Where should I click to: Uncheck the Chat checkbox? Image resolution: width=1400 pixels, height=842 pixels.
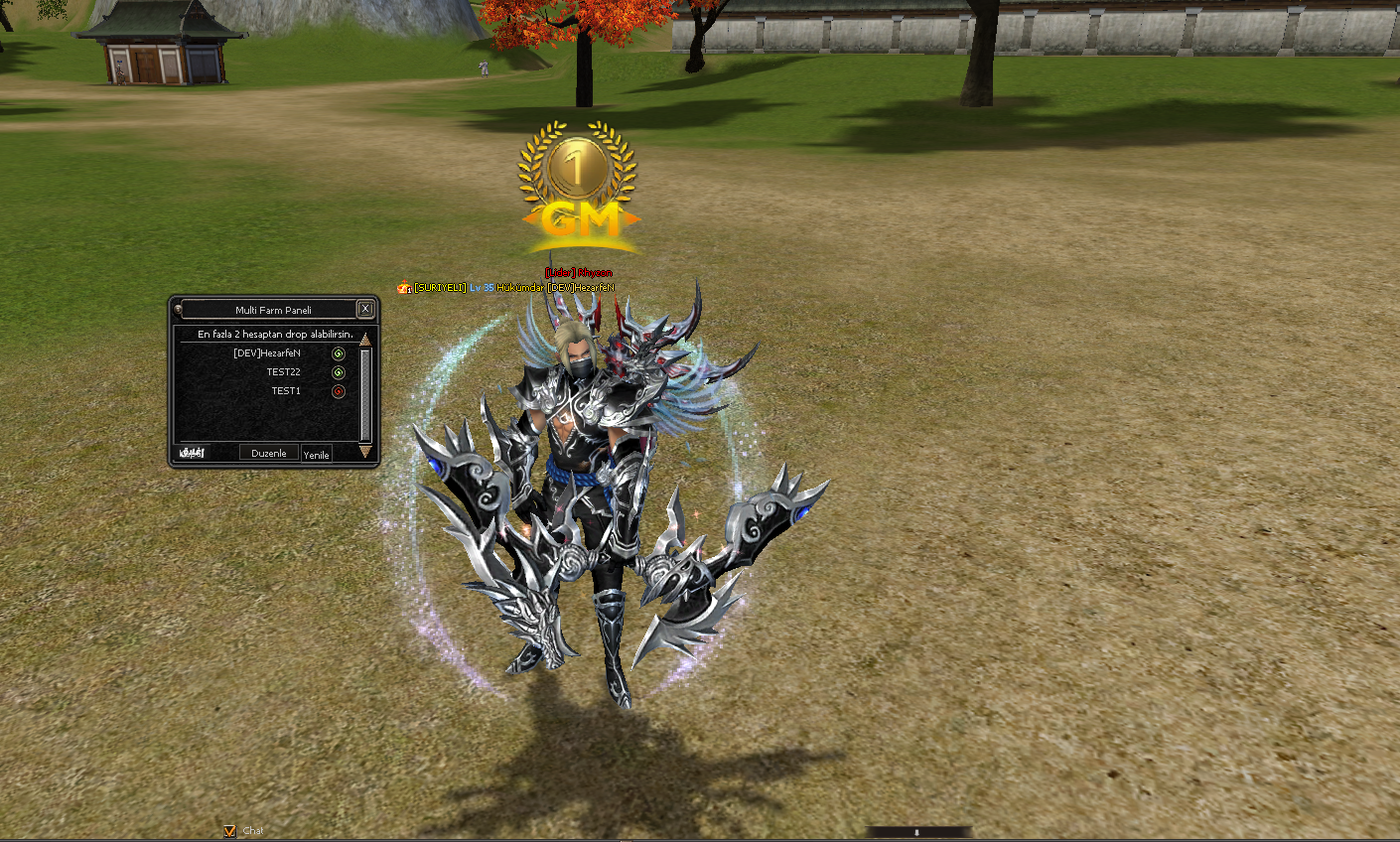tap(230, 831)
